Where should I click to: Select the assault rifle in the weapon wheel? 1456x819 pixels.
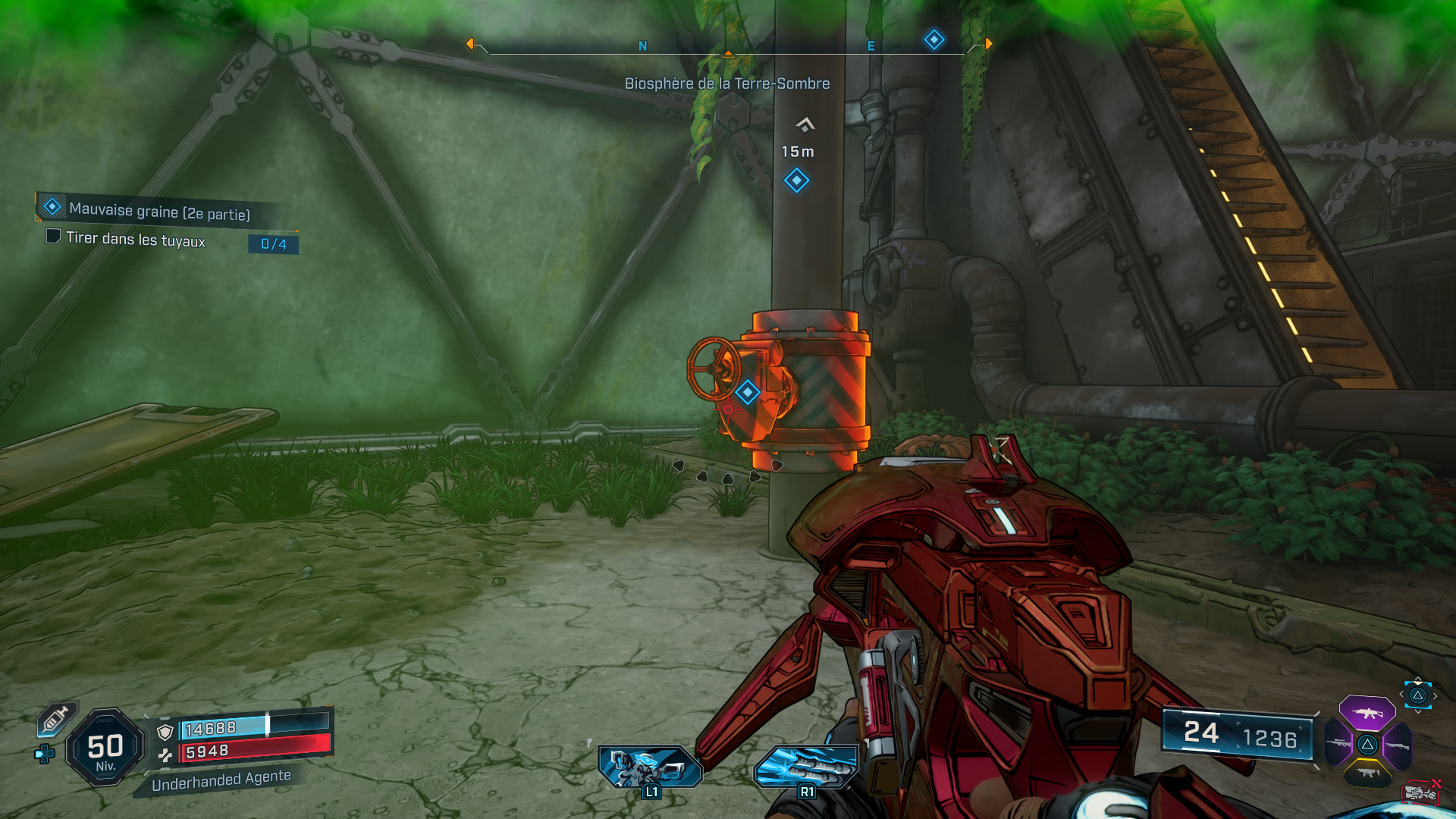(1367, 714)
